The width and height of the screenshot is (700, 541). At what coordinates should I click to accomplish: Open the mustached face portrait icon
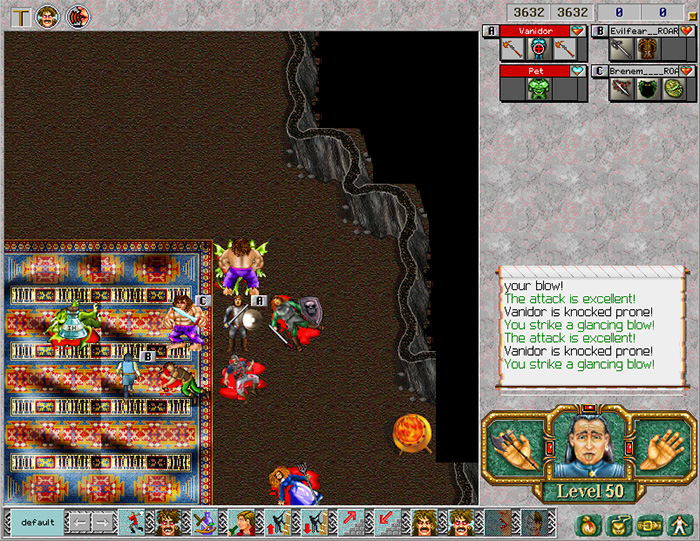(x=48, y=16)
